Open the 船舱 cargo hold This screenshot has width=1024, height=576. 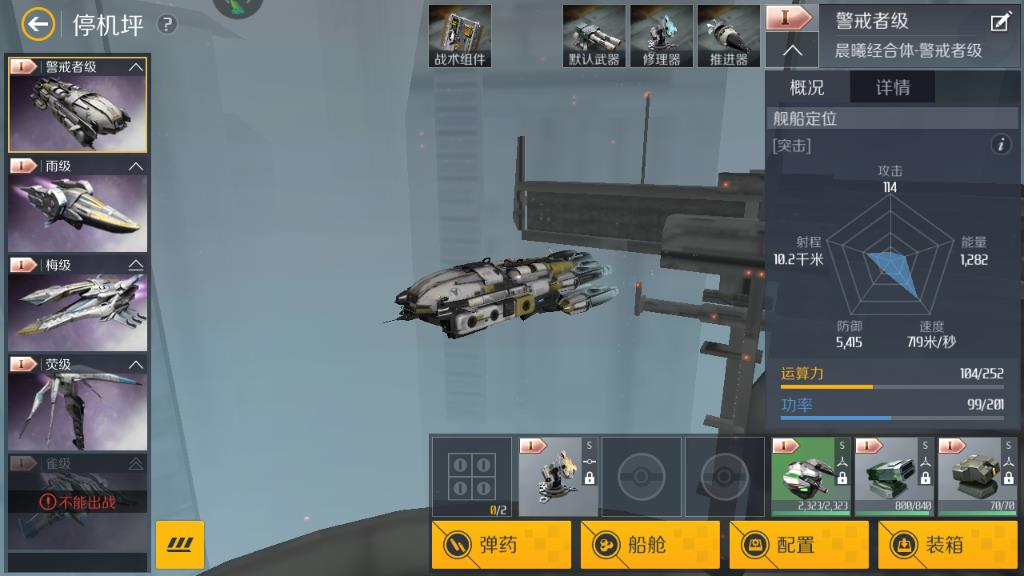pyautogui.click(x=650, y=545)
